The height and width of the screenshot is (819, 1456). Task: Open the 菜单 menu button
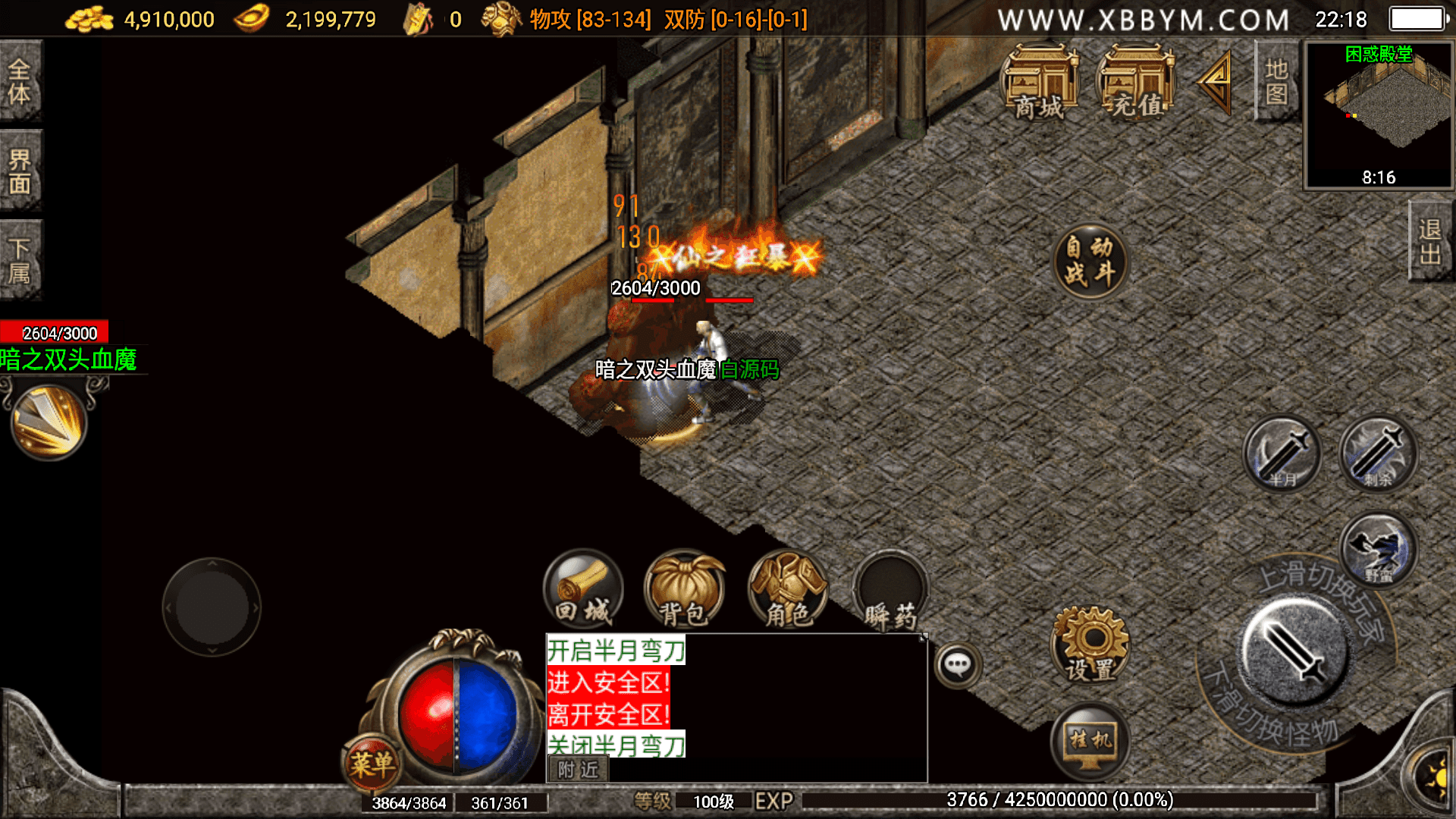372,762
